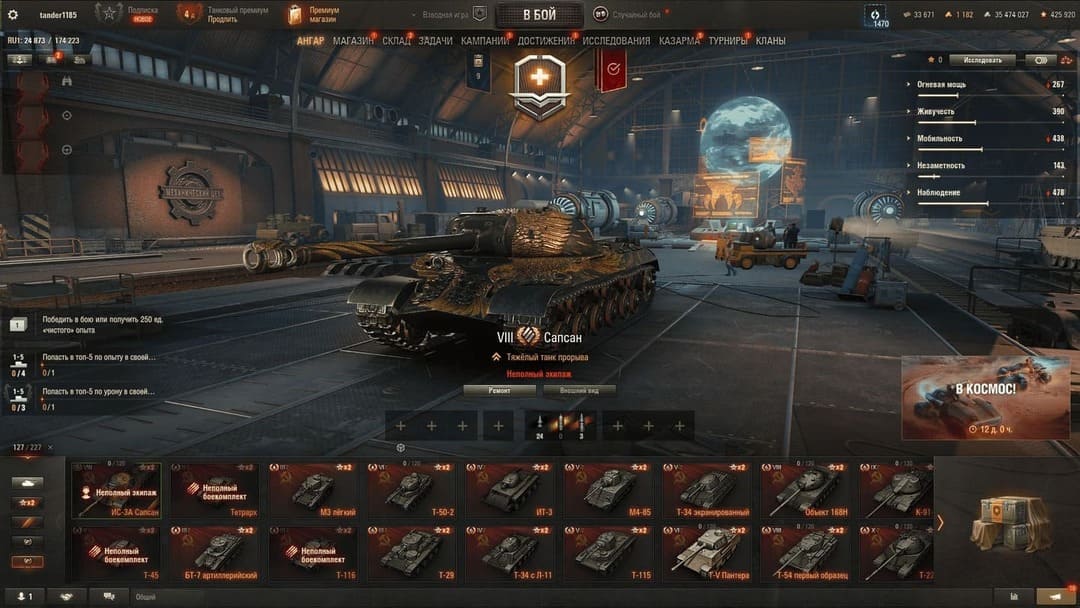1080x608 pixels.
Task: Open the settings gear icon
Action: [13, 15]
